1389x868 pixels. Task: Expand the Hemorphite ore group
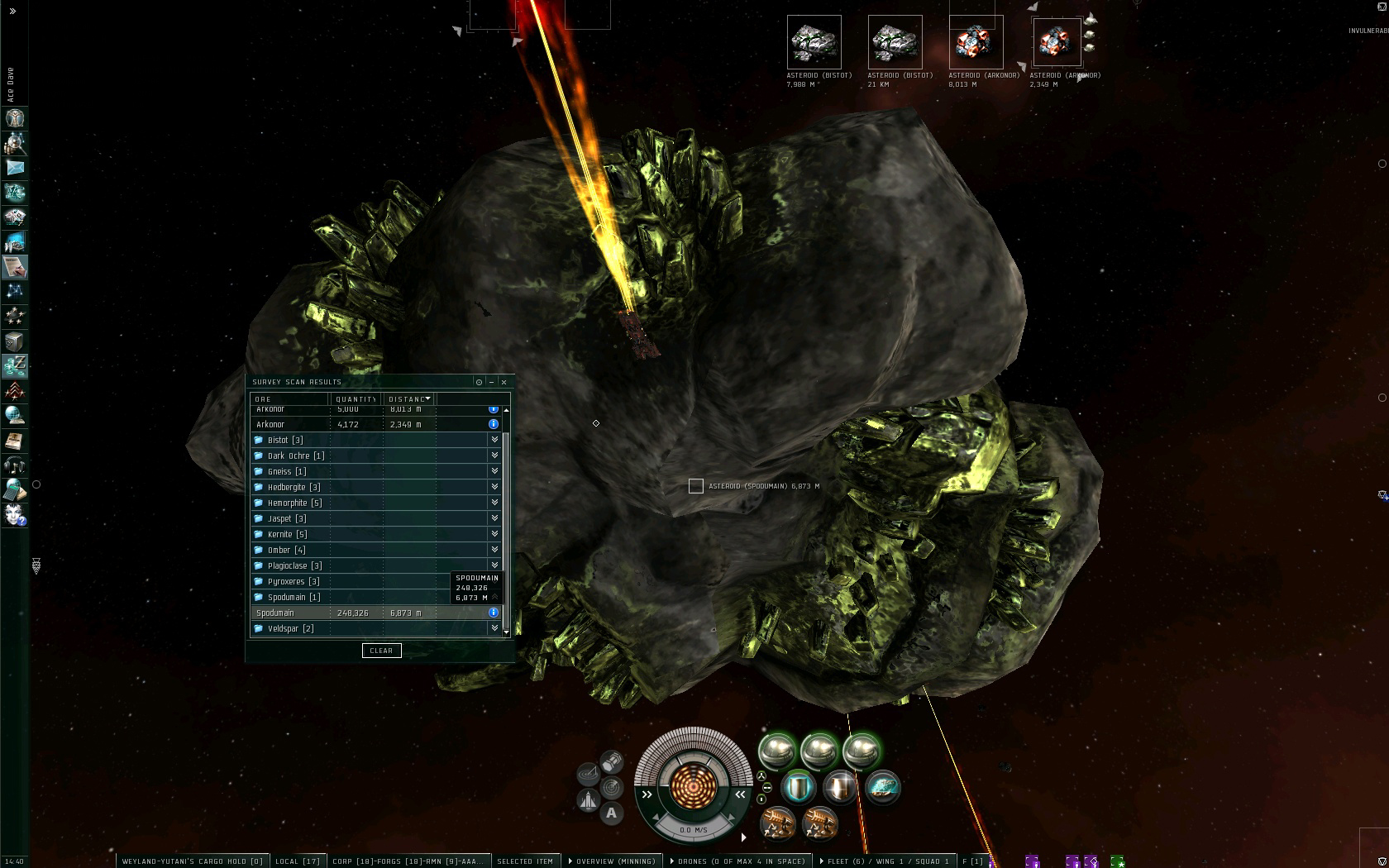coord(494,503)
